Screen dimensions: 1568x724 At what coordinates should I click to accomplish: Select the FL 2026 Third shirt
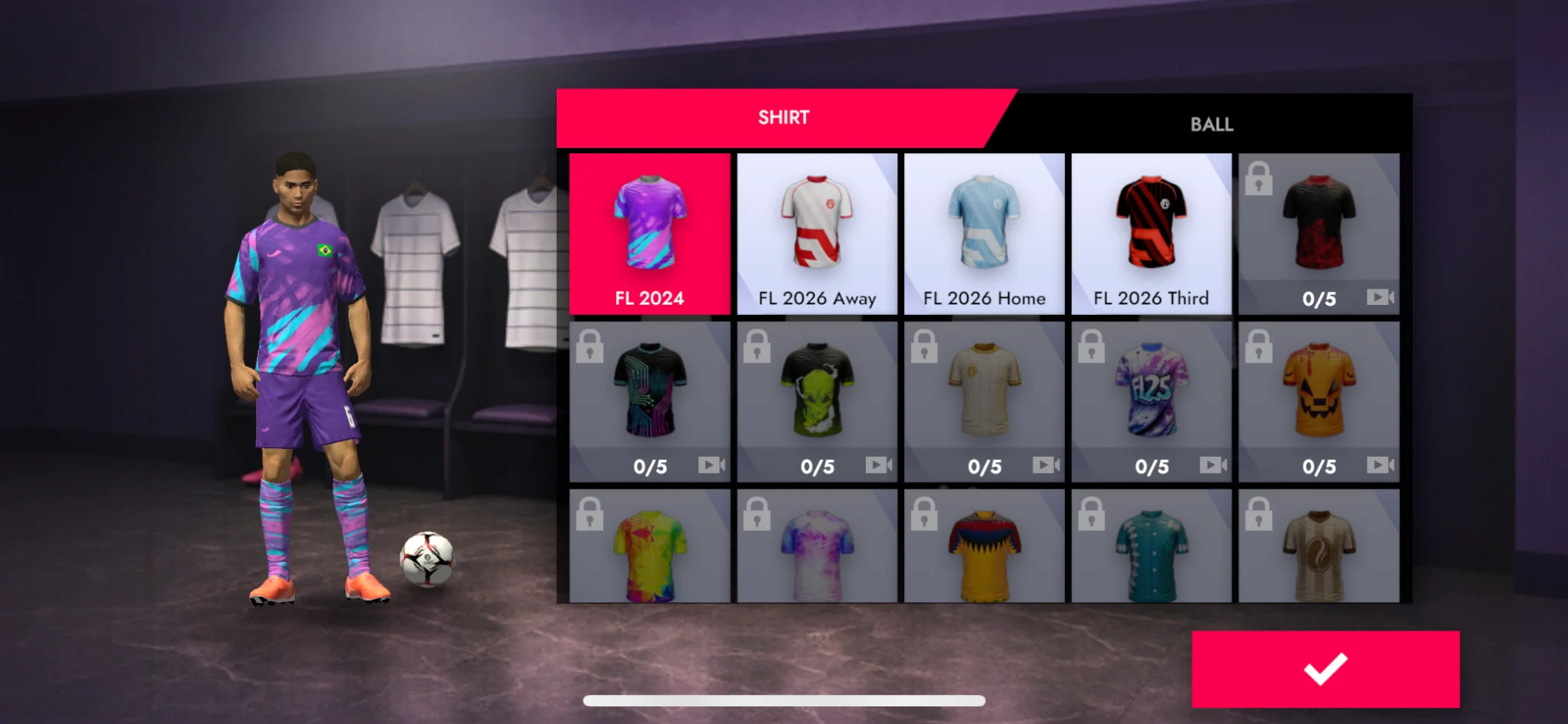tap(1150, 230)
